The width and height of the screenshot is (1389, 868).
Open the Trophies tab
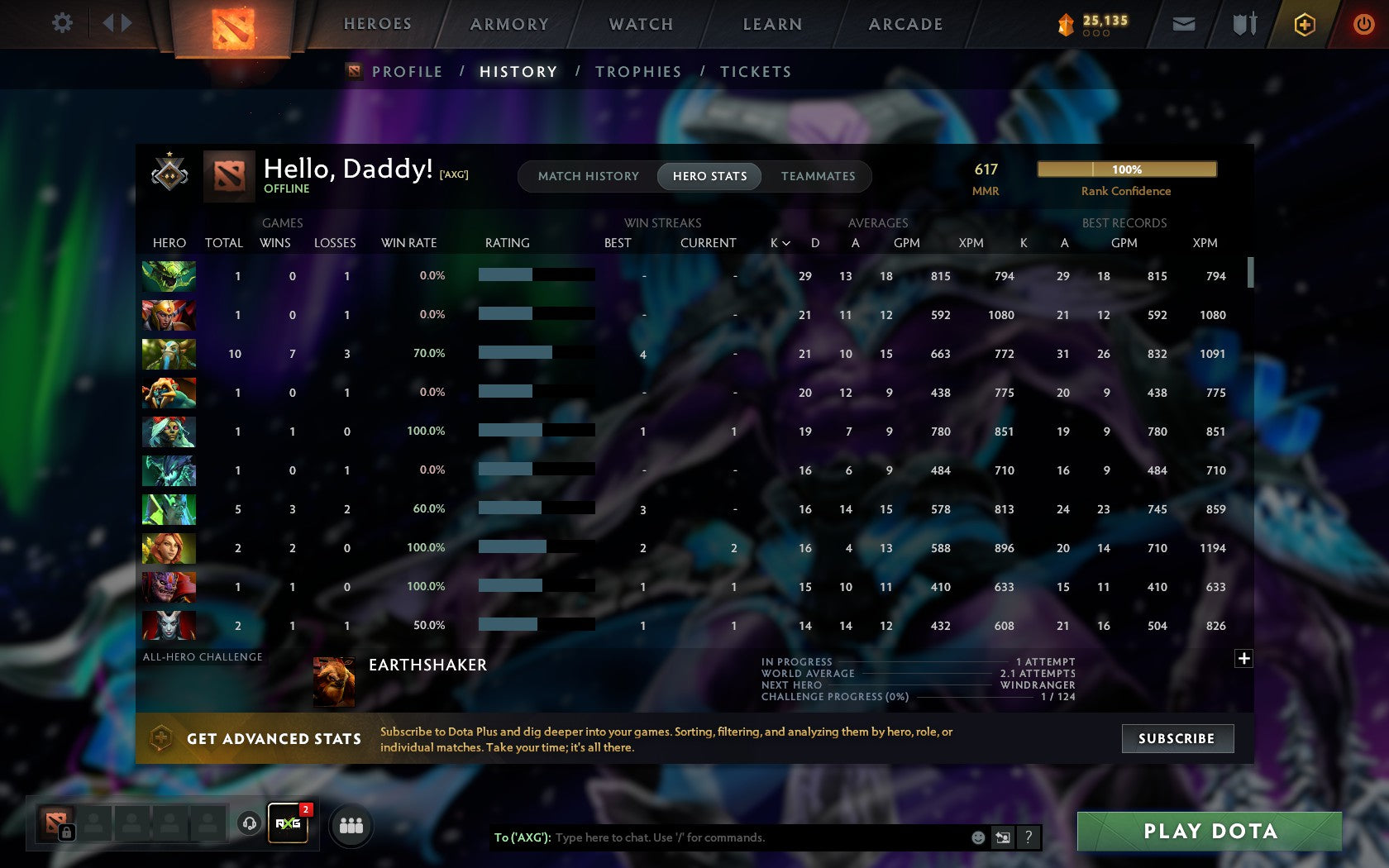pyautogui.click(x=637, y=72)
